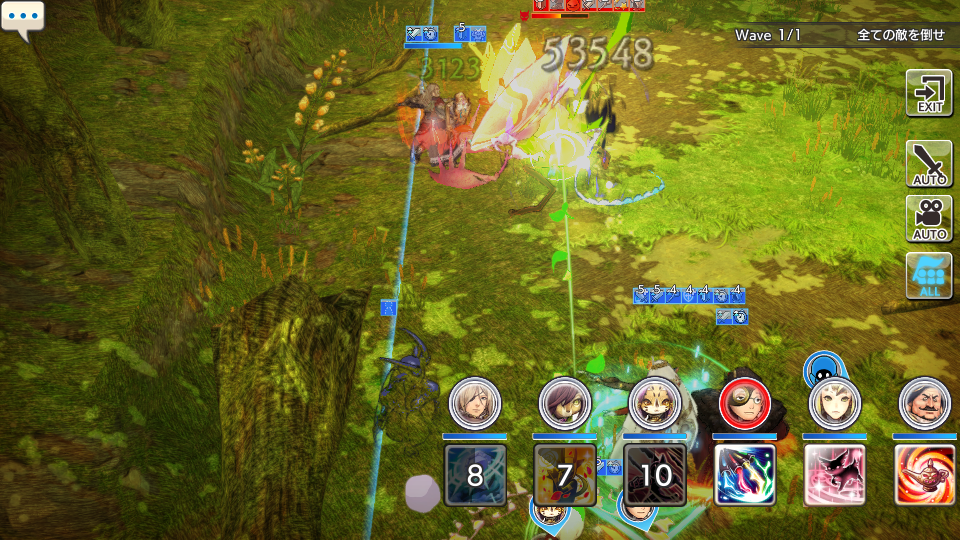Use the skill on cooldown showing 8

tap(475, 475)
